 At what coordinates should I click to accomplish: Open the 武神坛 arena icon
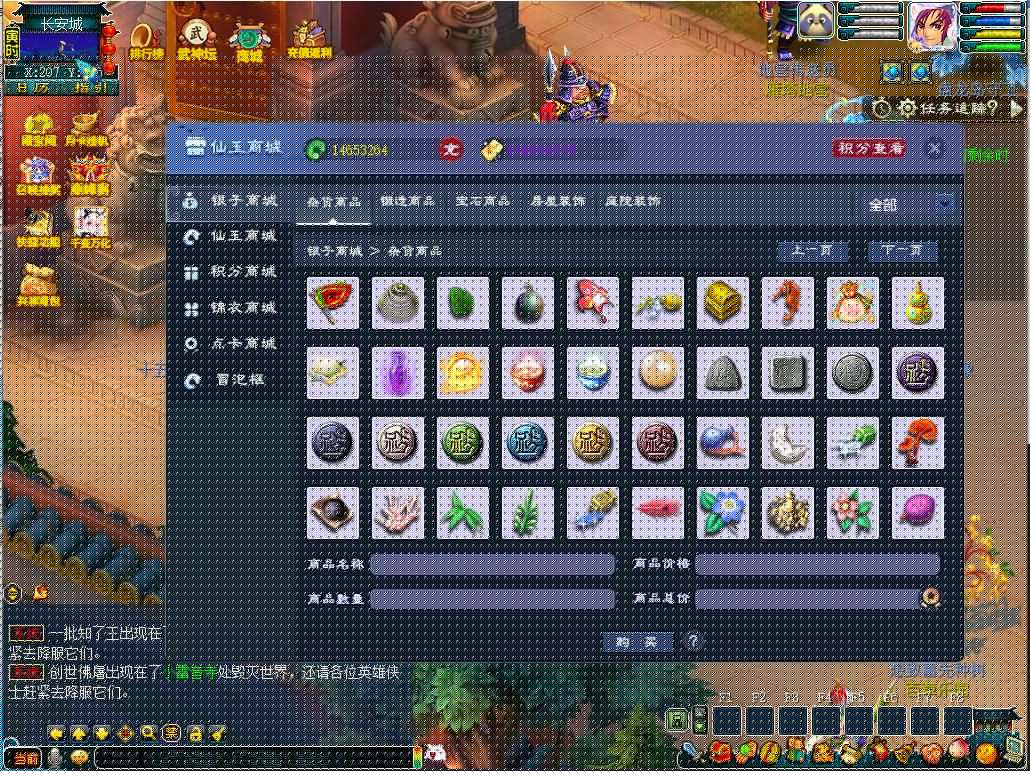tap(197, 41)
